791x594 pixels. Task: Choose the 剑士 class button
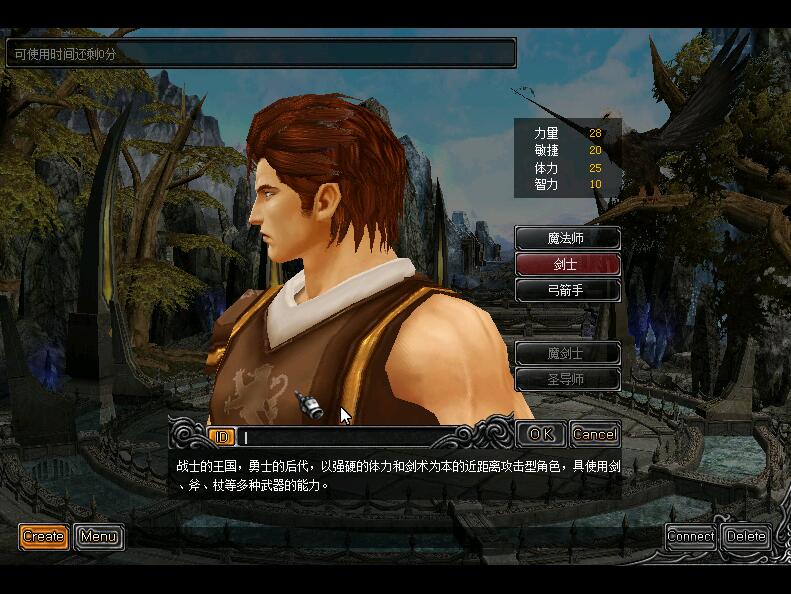tap(567, 264)
